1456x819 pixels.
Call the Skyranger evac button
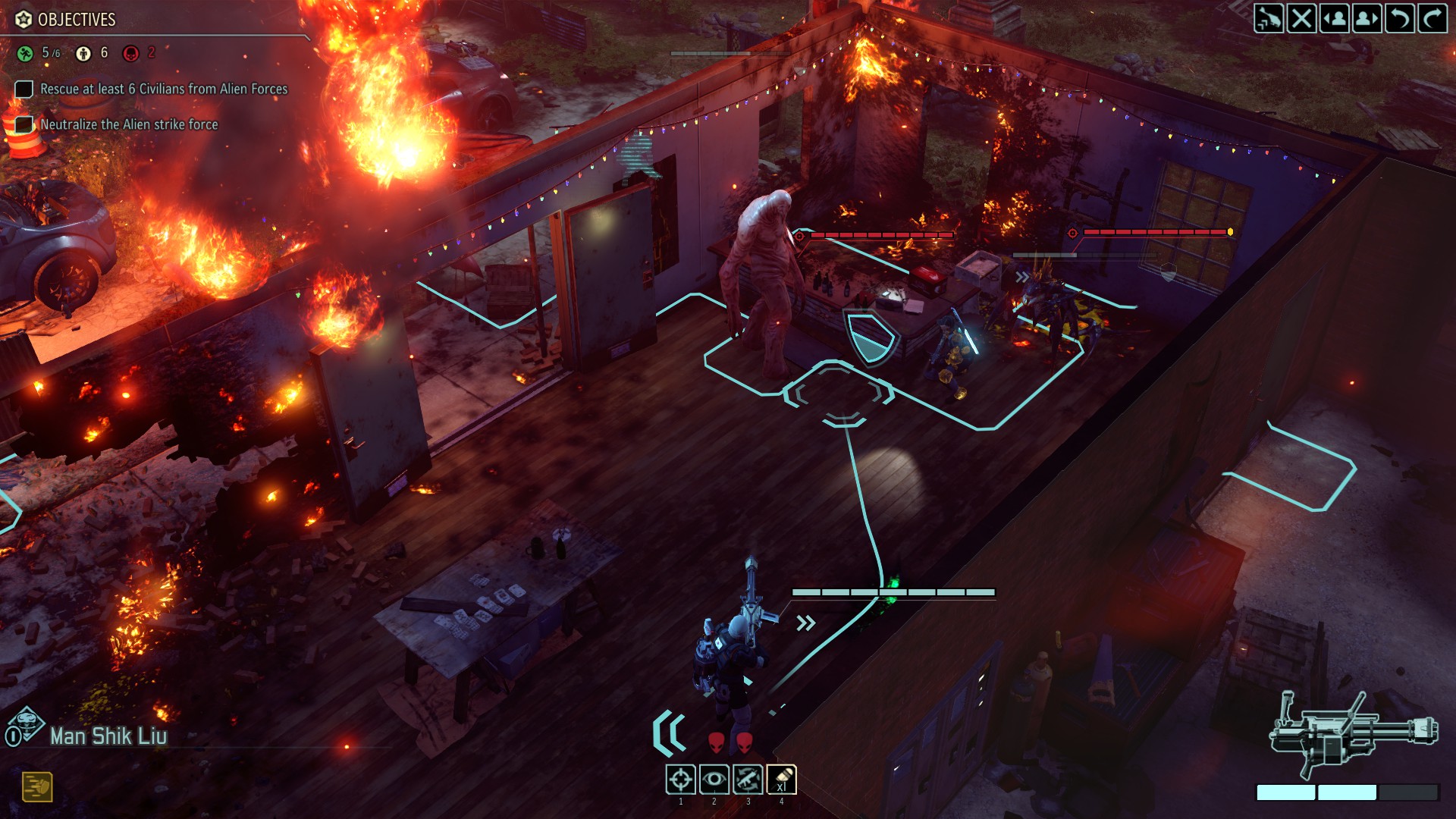tap(1269, 18)
